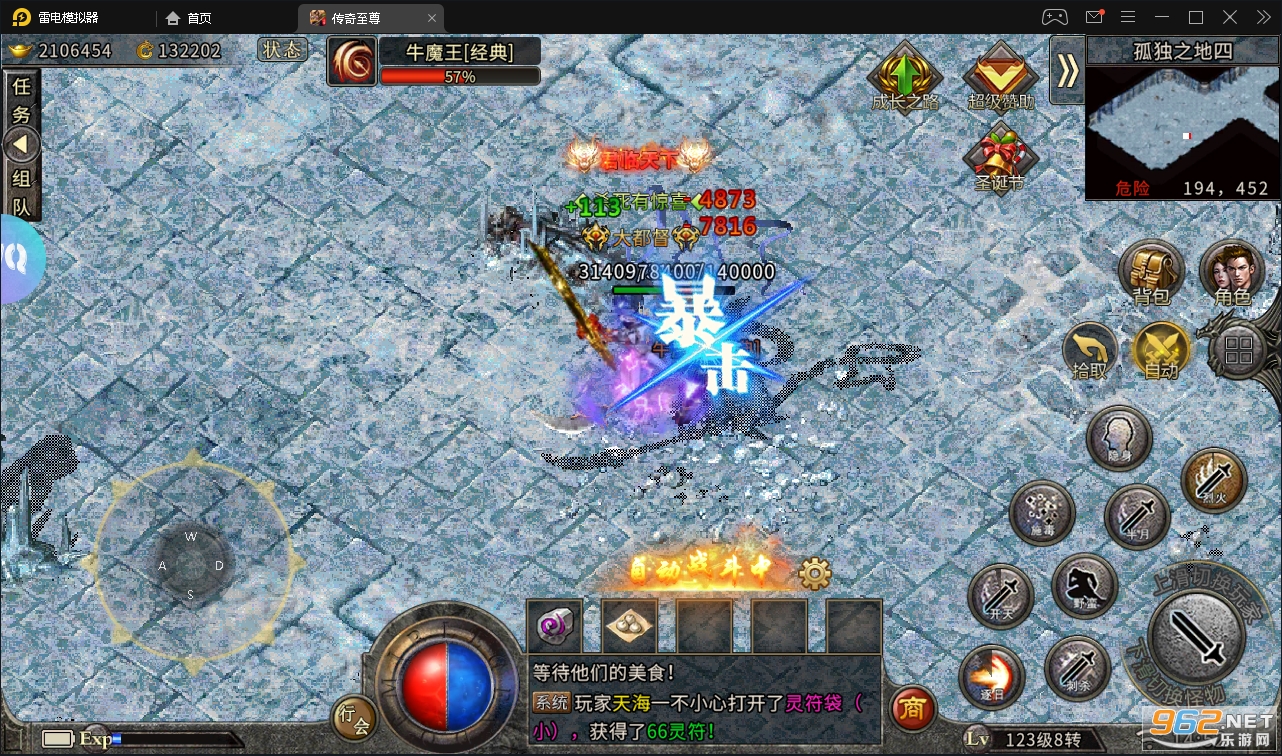Viewport: 1282px width, 756px height.
Task: Open the square grid menu near character
Action: pyautogui.click(x=1238, y=350)
